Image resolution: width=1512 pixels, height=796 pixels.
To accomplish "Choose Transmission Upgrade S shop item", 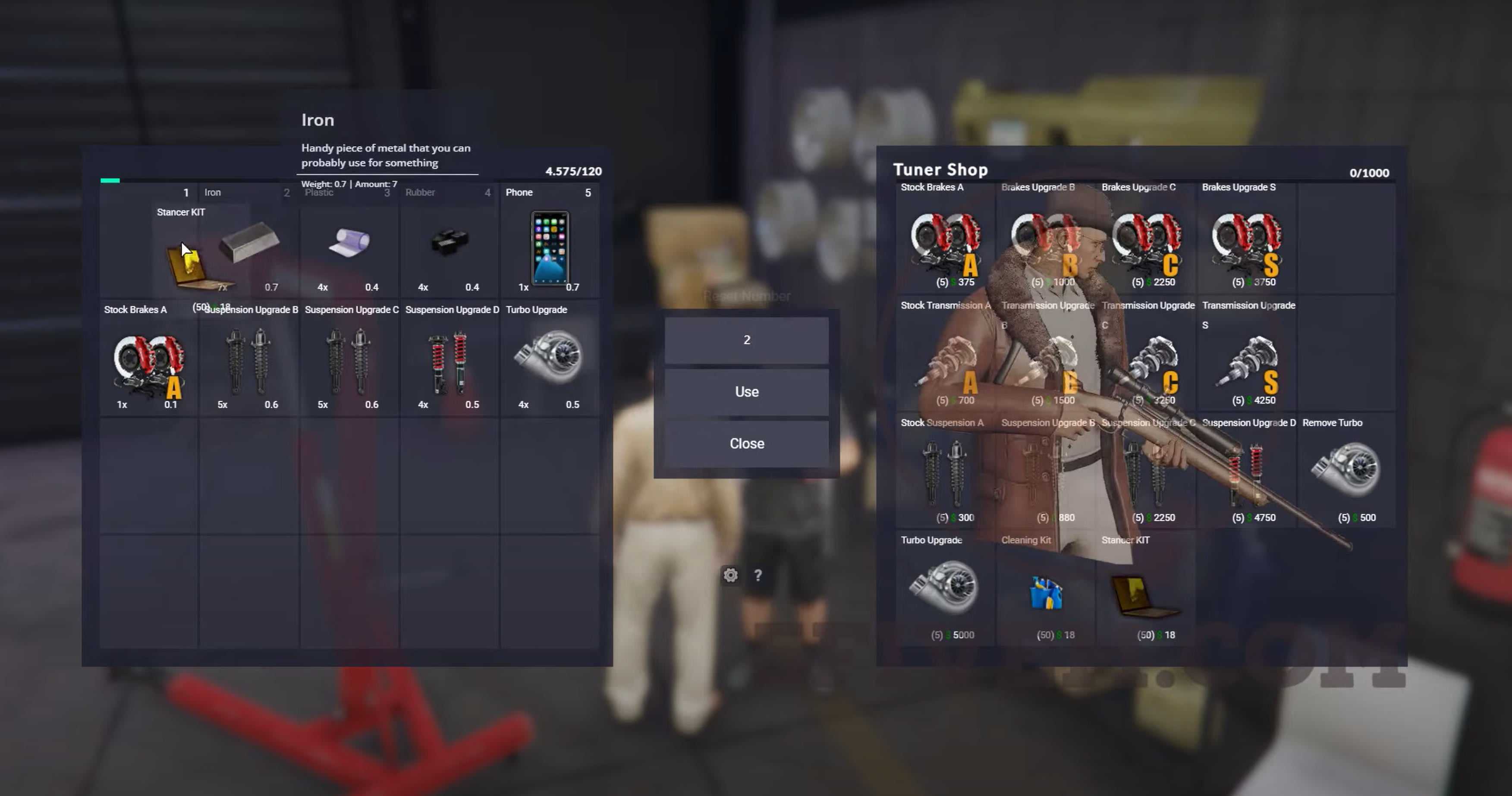I will (1247, 361).
